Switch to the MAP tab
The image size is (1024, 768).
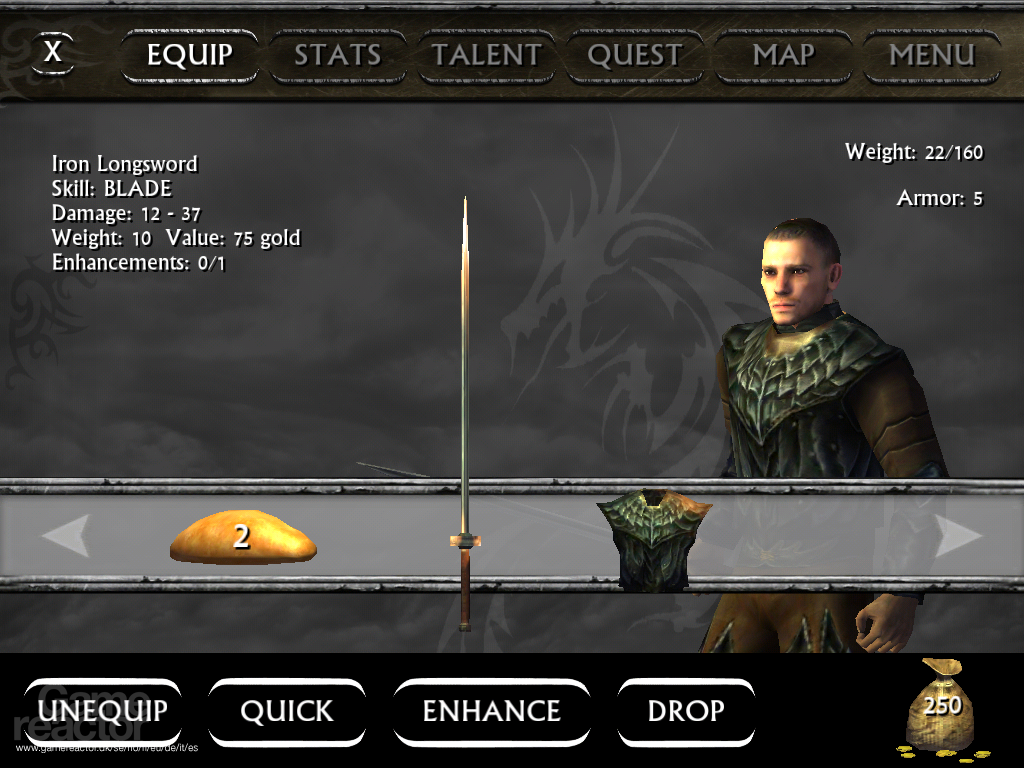pos(783,56)
